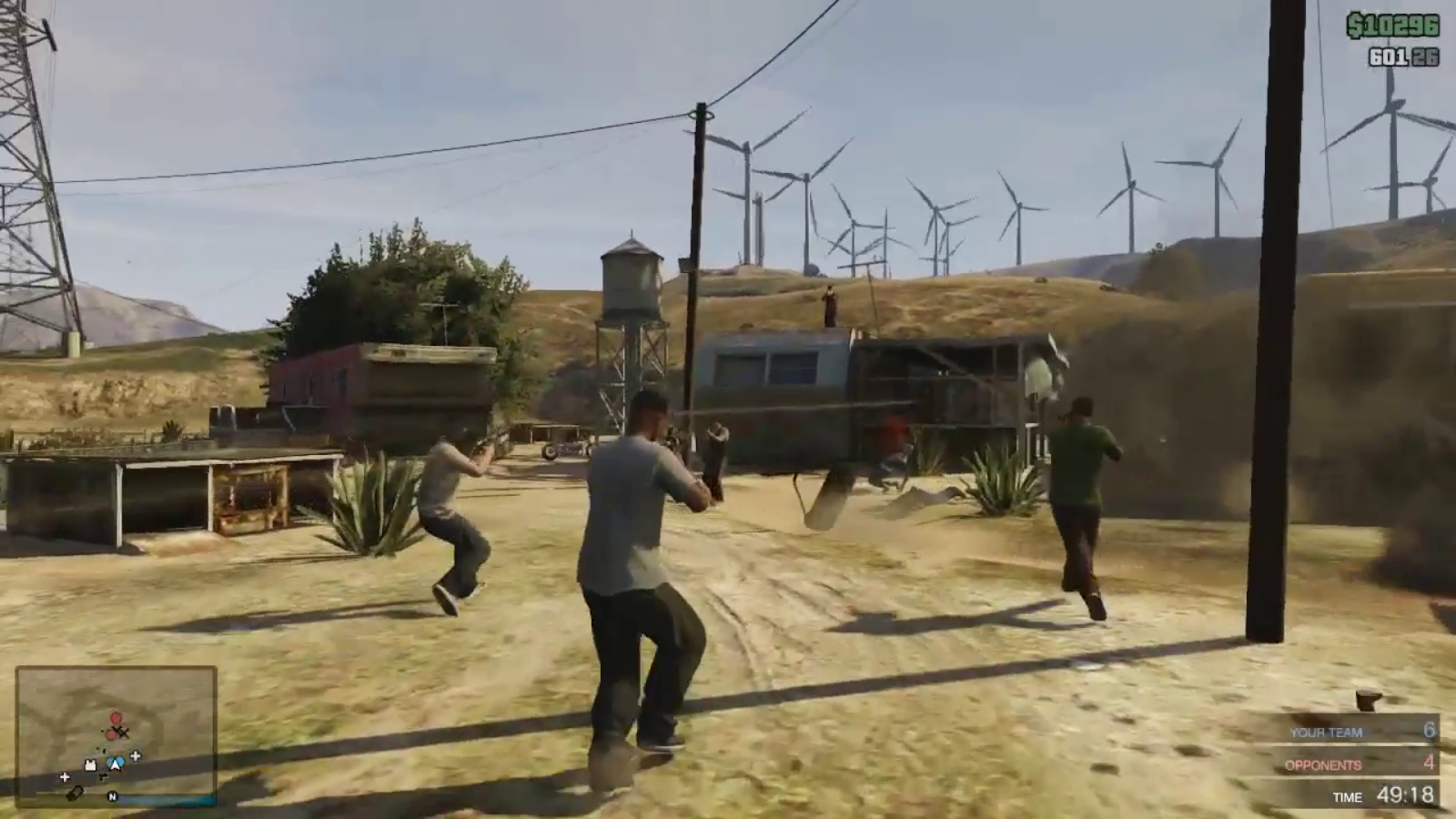Select the armor vest blip on the minimap
This screenshot has width=1456, height=819.
coord(91,764)
